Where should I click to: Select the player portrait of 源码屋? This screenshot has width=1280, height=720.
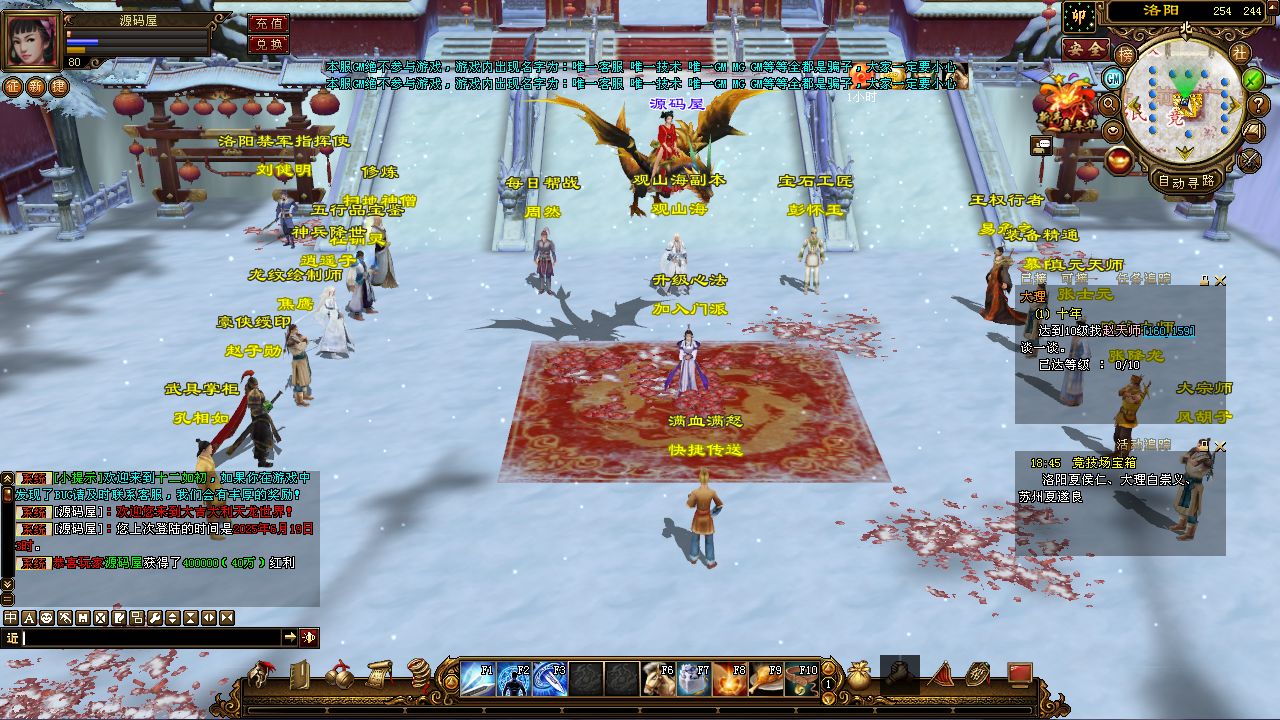click(x=33, y=41)
